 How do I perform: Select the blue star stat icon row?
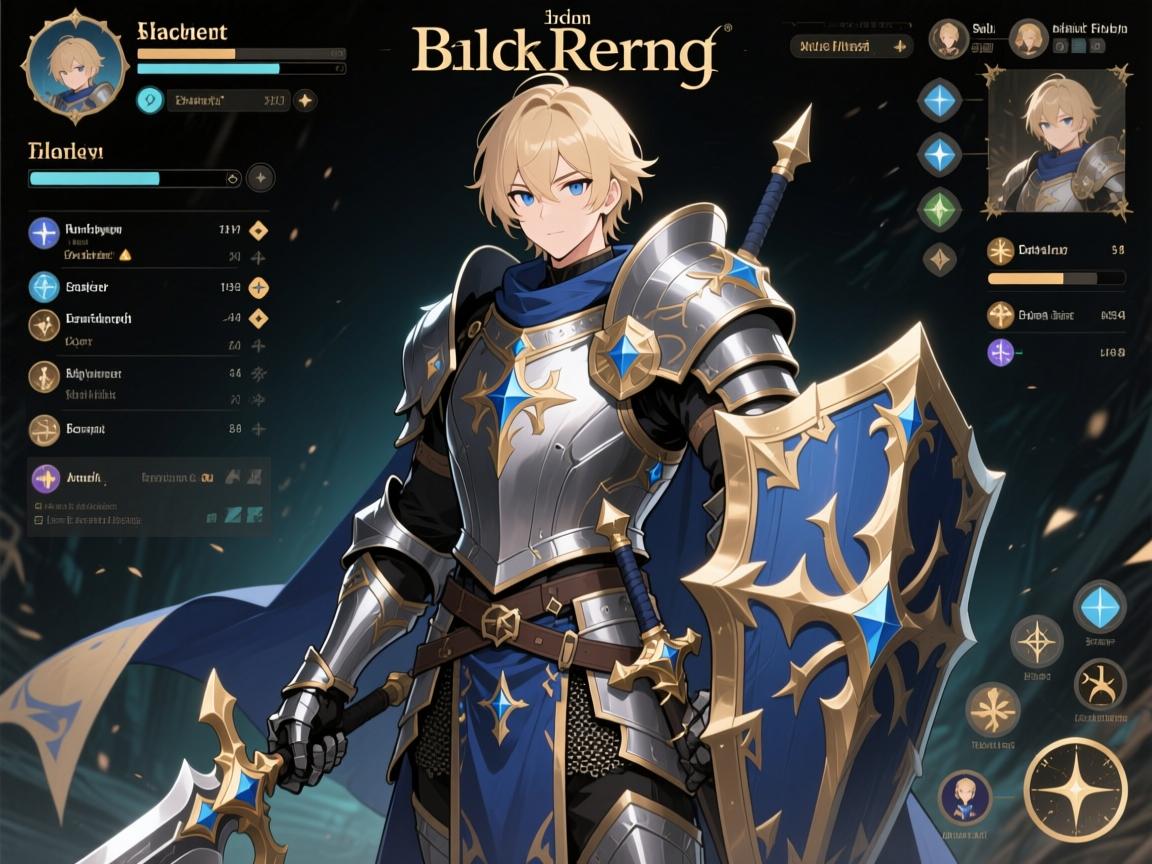44,232
